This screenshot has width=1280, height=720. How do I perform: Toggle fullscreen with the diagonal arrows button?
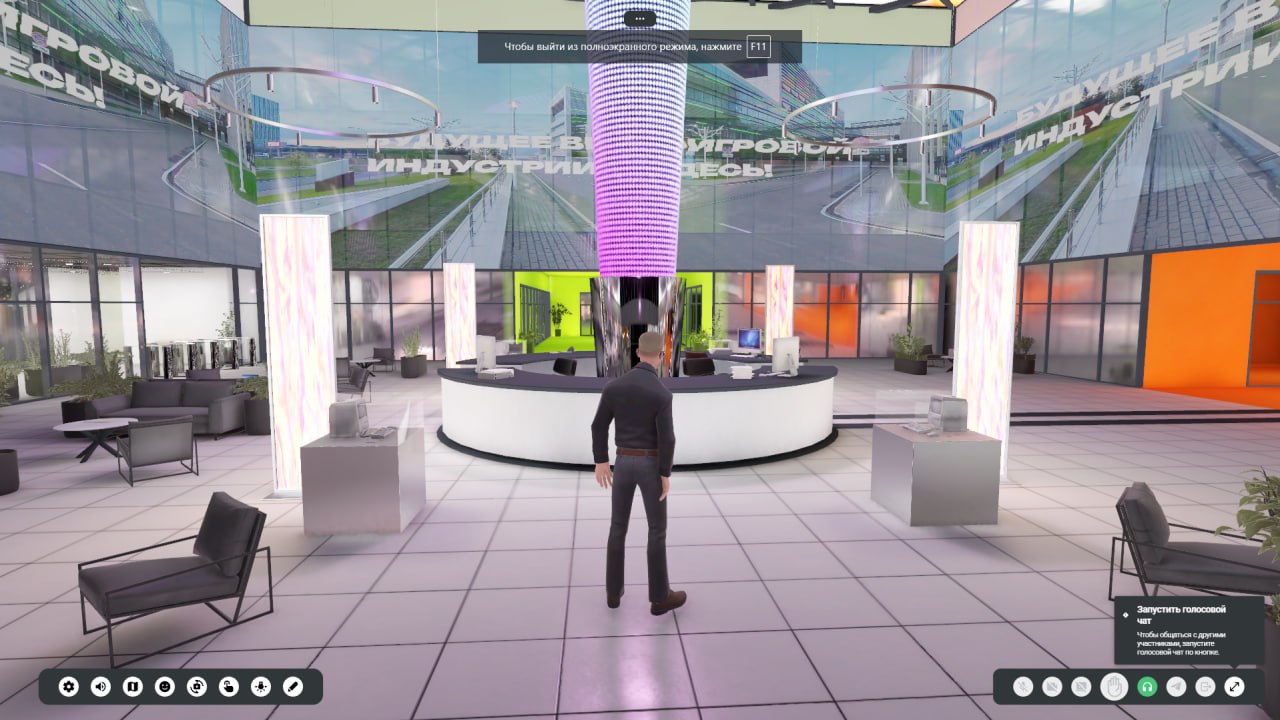[x=1235, y=687]
